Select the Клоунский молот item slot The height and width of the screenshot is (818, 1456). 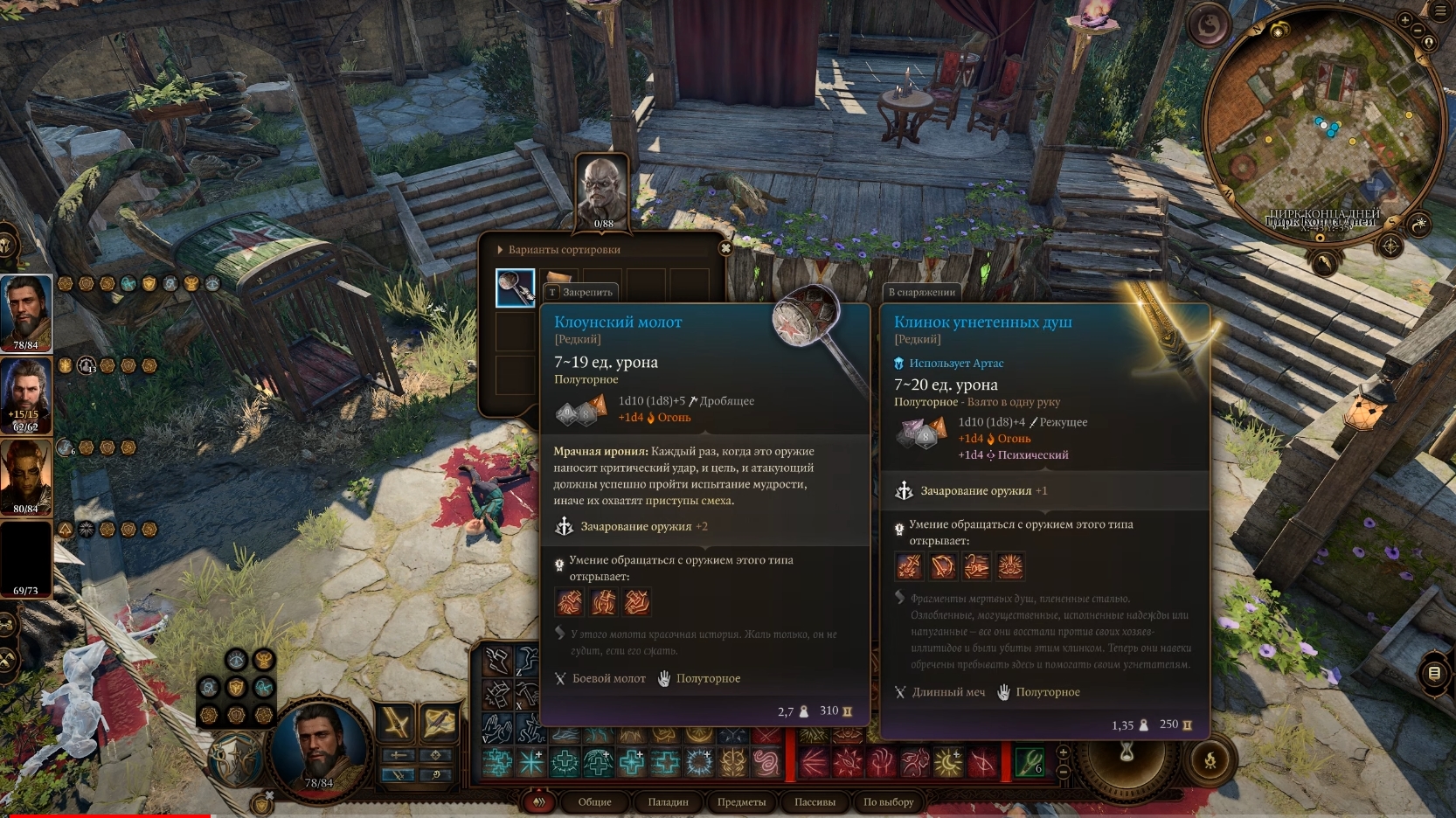[516, 288]
